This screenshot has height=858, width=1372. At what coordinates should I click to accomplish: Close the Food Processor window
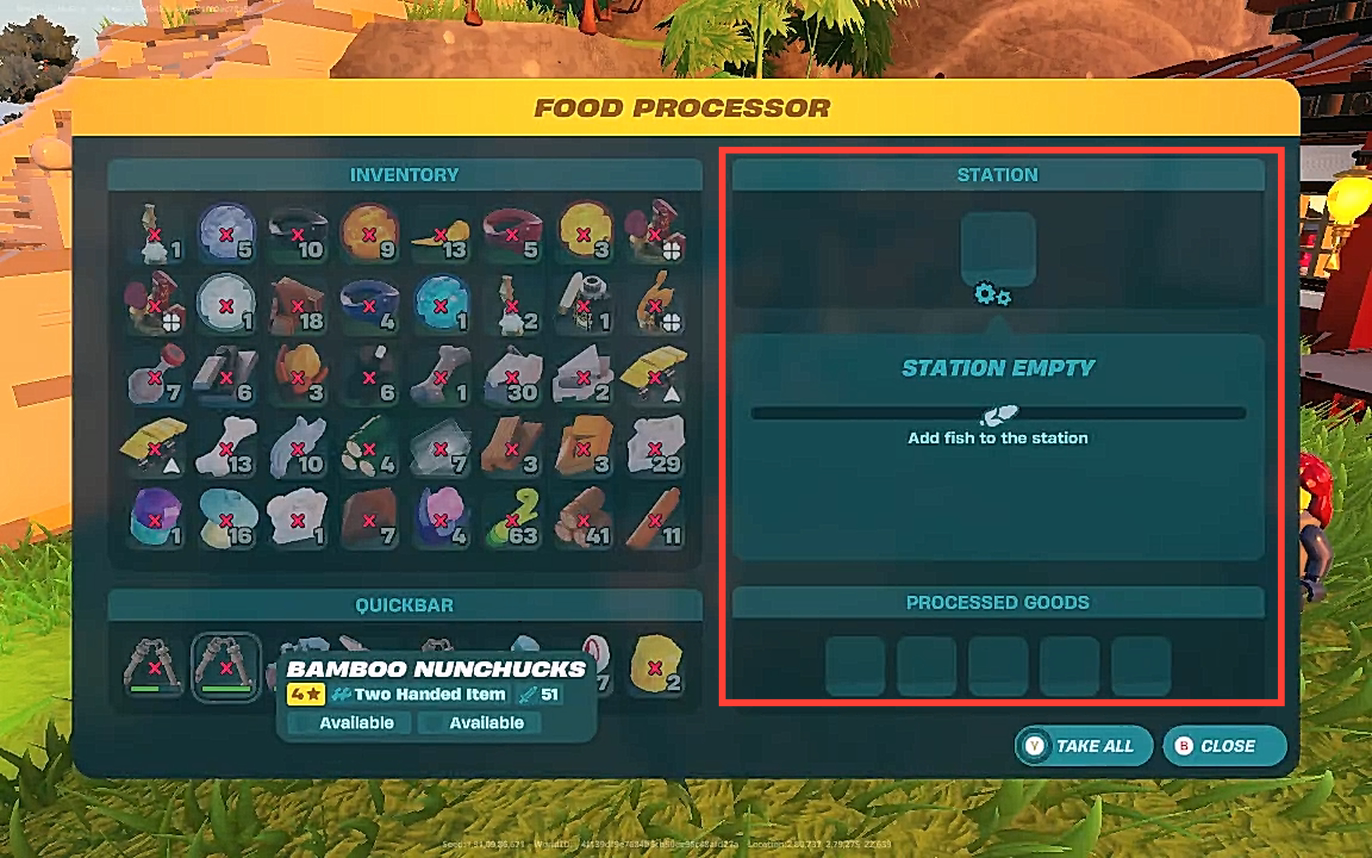point(1224,746)
